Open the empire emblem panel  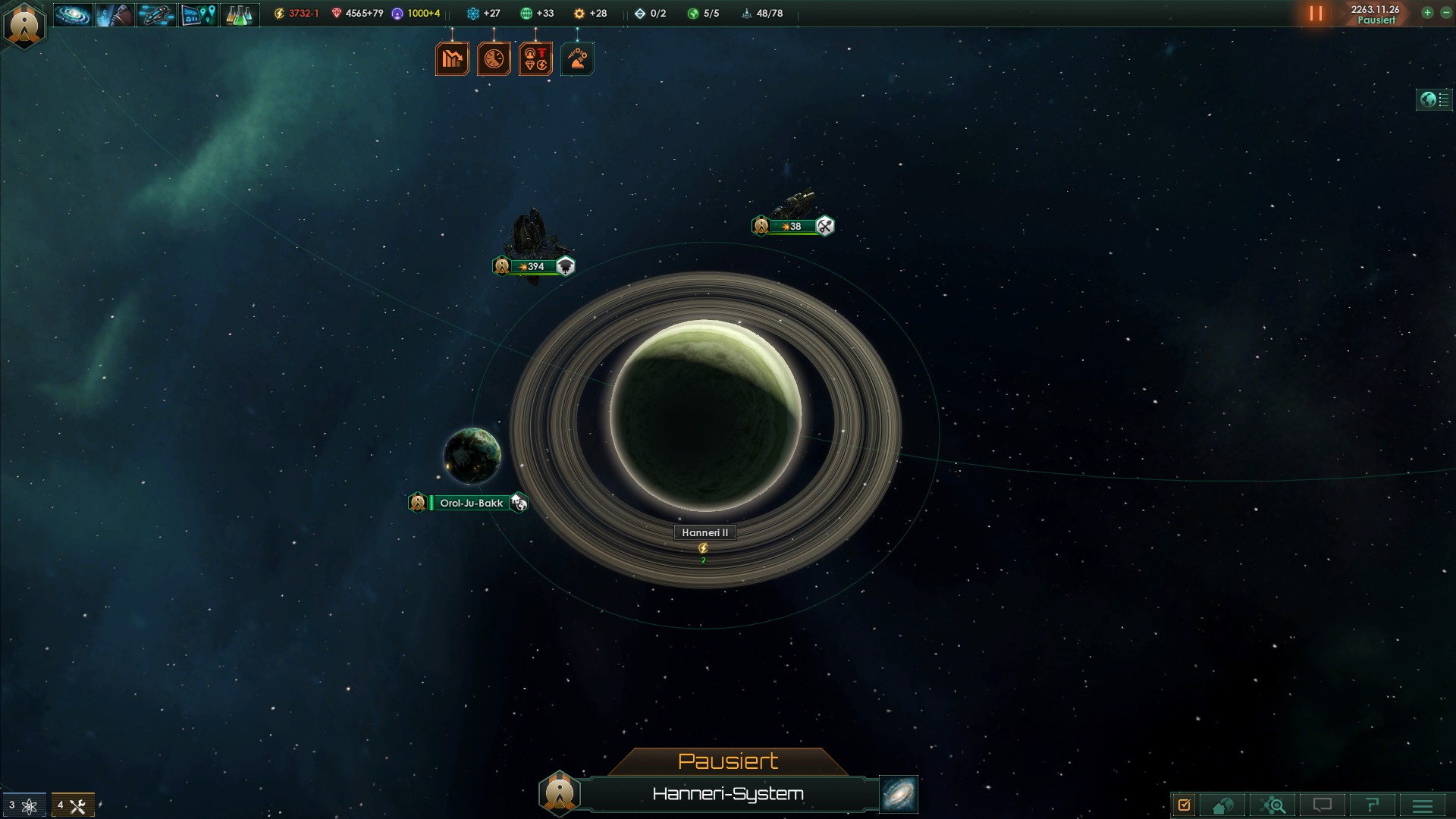[x=25, y=25]
